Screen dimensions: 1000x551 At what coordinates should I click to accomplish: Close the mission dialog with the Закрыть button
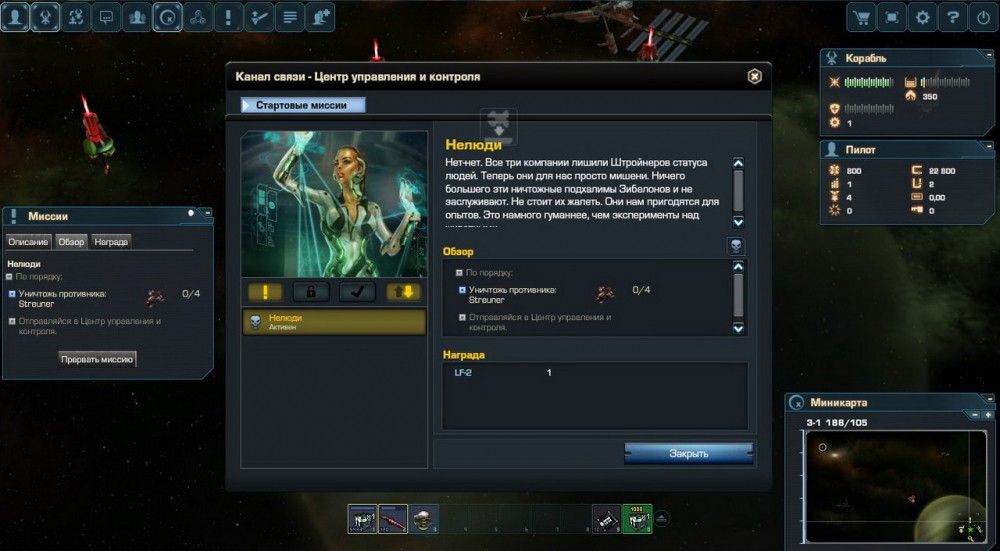[x=688, y=453]
